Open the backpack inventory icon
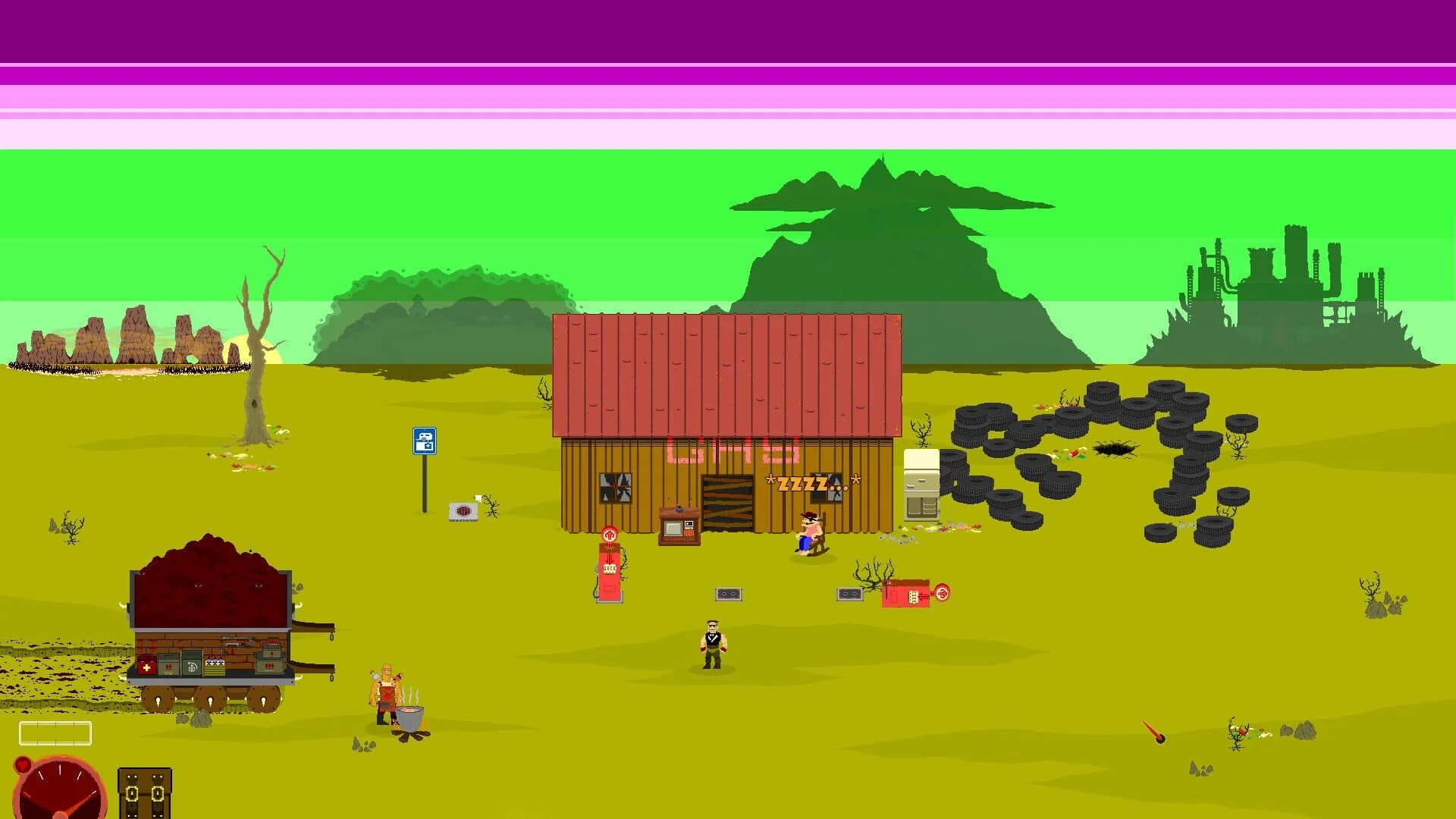The image size is (1456, 819). pyautogui.click(x=144, y=792)
